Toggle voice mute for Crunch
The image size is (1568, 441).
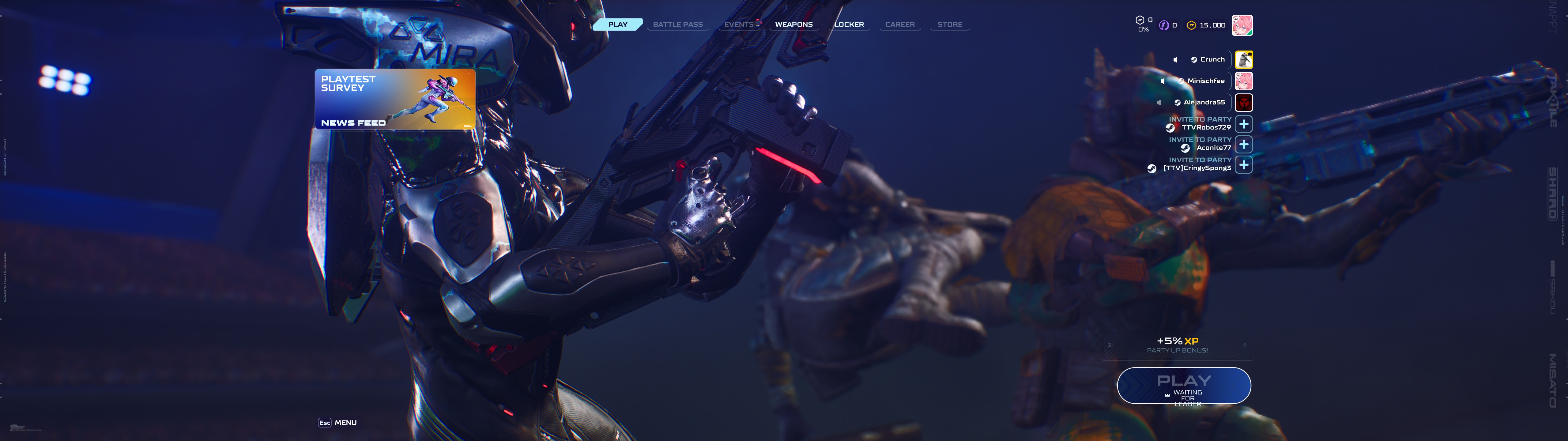[1175, 60]
